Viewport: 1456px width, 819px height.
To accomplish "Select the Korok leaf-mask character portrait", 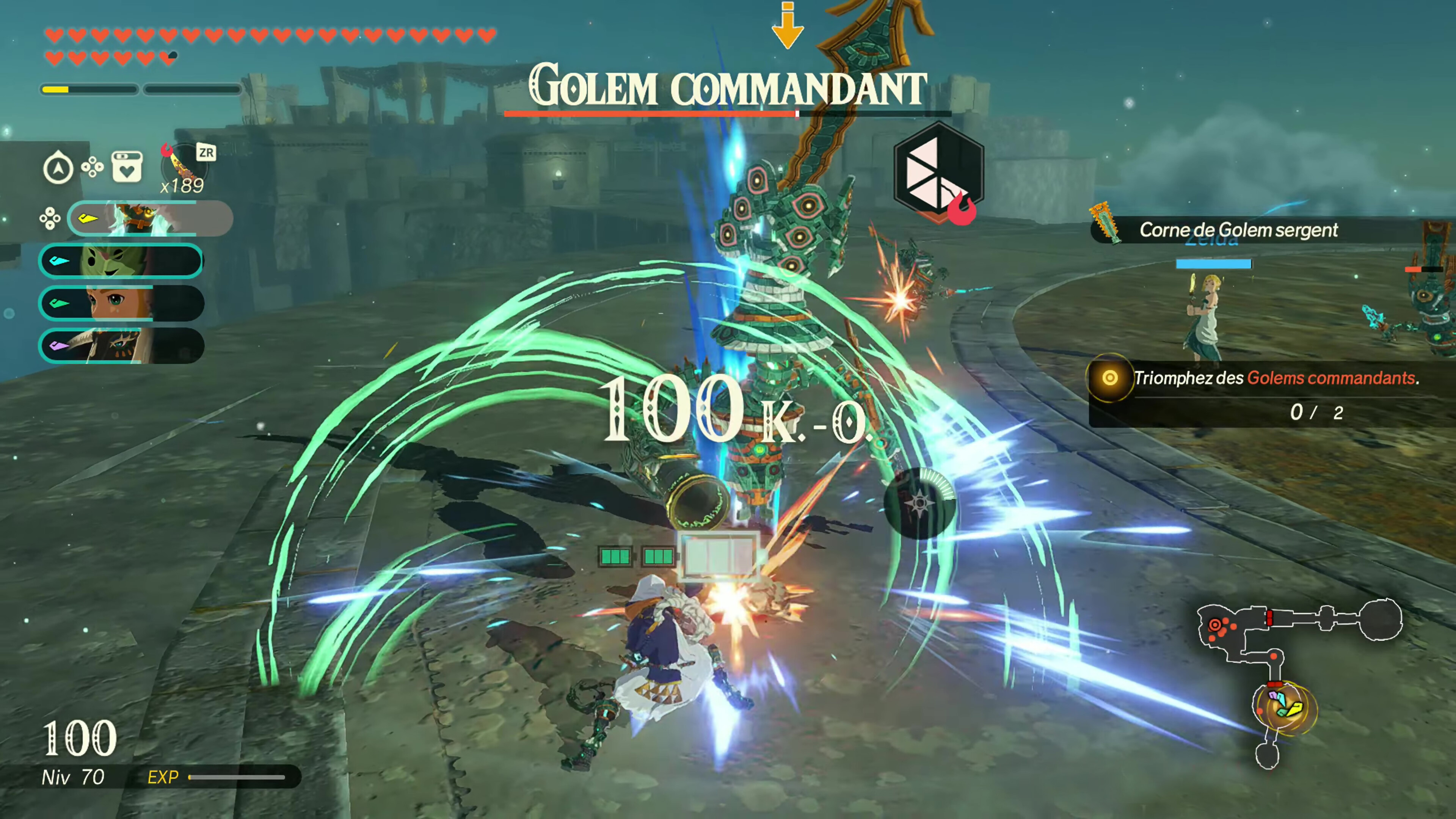I will pos(121,260).
